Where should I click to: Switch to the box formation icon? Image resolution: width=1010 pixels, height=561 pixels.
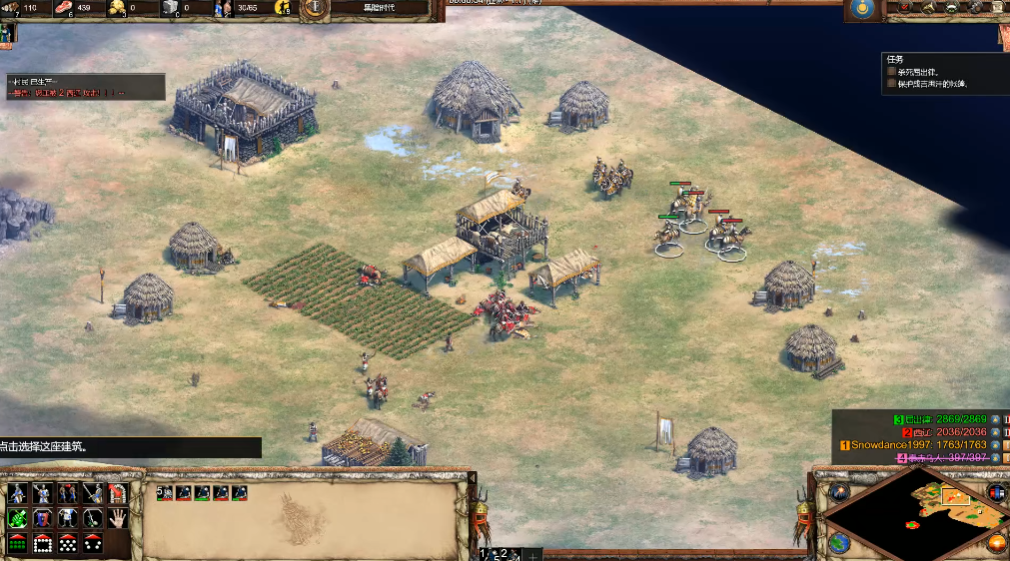pyautogui.click(x=43, y=543)
